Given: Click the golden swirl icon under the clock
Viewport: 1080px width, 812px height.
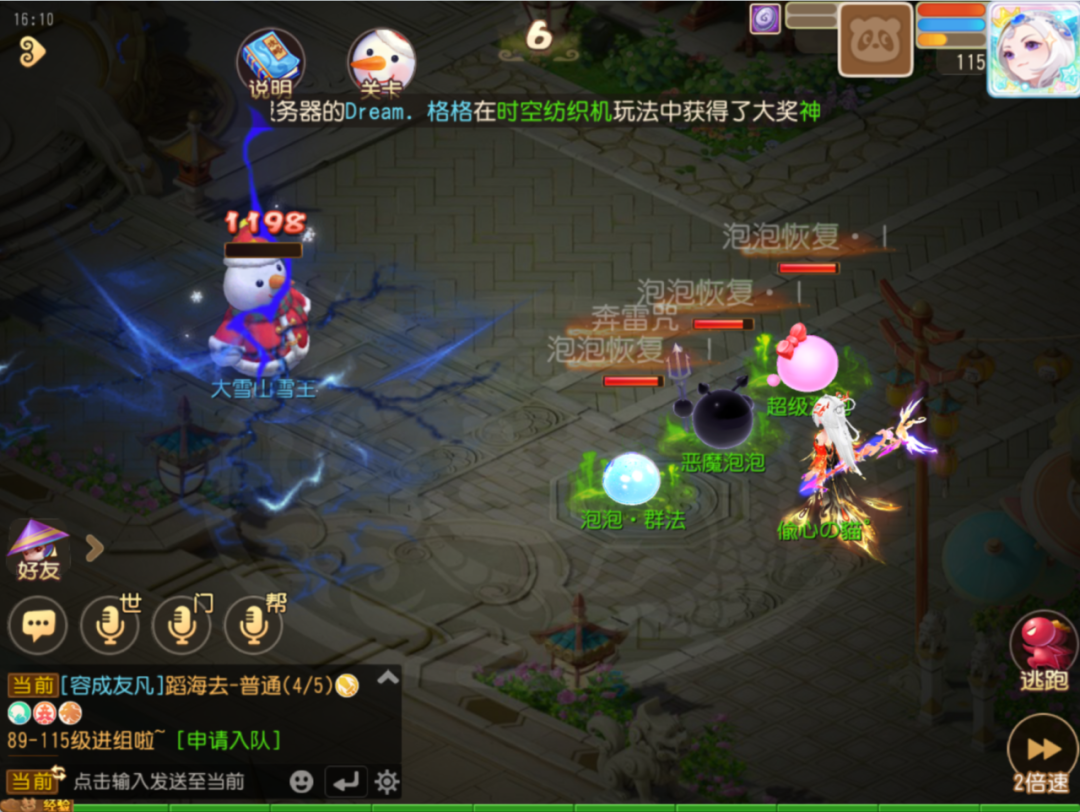Looking at the screenshot, I should click(x=32, y=52).
